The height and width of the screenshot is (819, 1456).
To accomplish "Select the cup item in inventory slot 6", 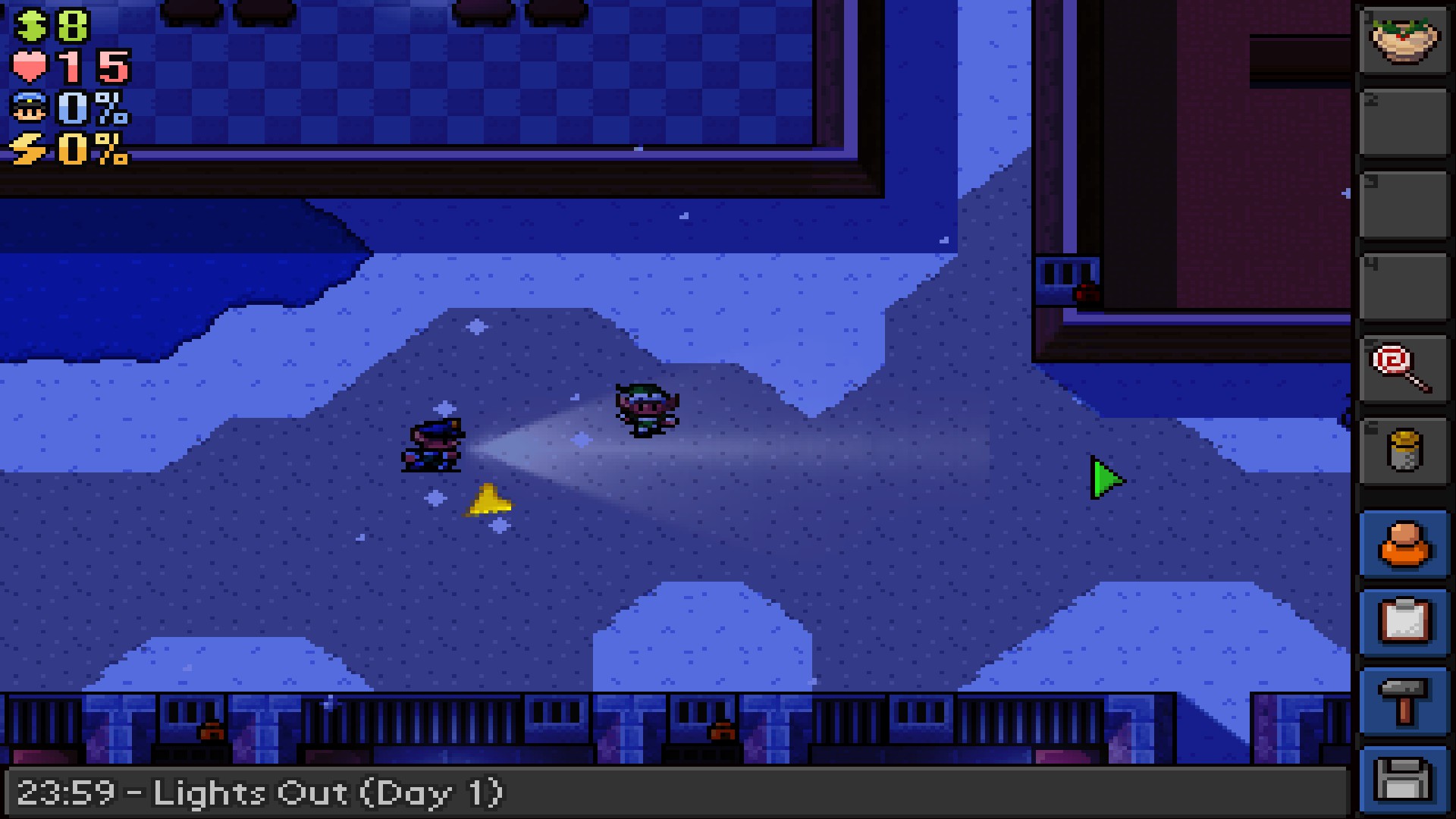I will 1404,450.
